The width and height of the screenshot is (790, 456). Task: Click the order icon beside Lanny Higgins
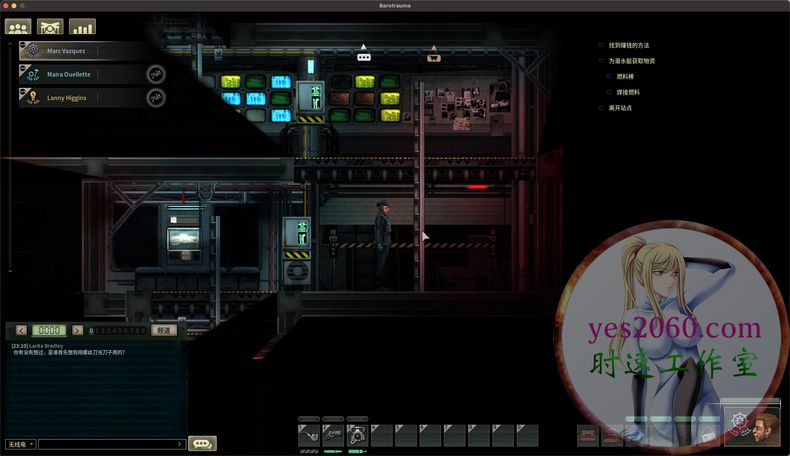click(x=156, y=98)
